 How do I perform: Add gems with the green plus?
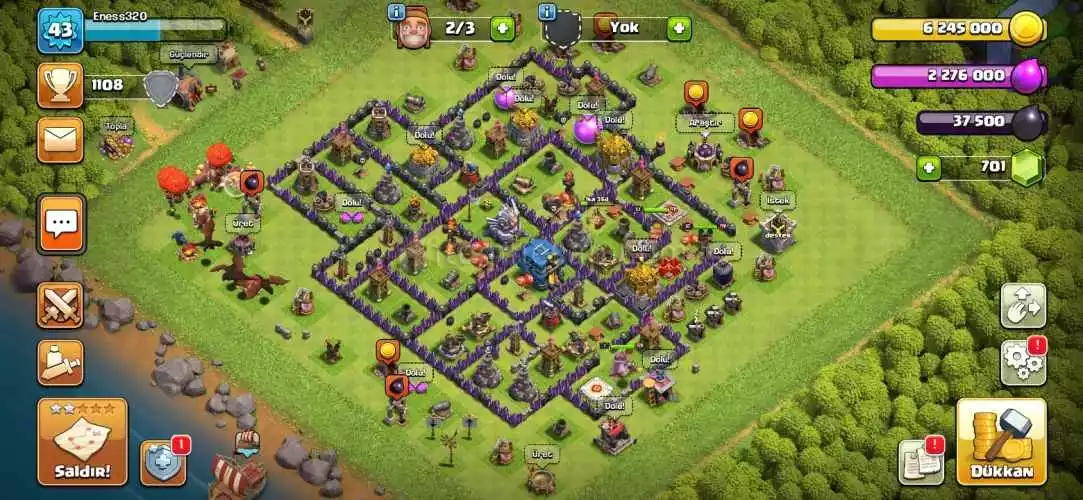click(930, 167)
